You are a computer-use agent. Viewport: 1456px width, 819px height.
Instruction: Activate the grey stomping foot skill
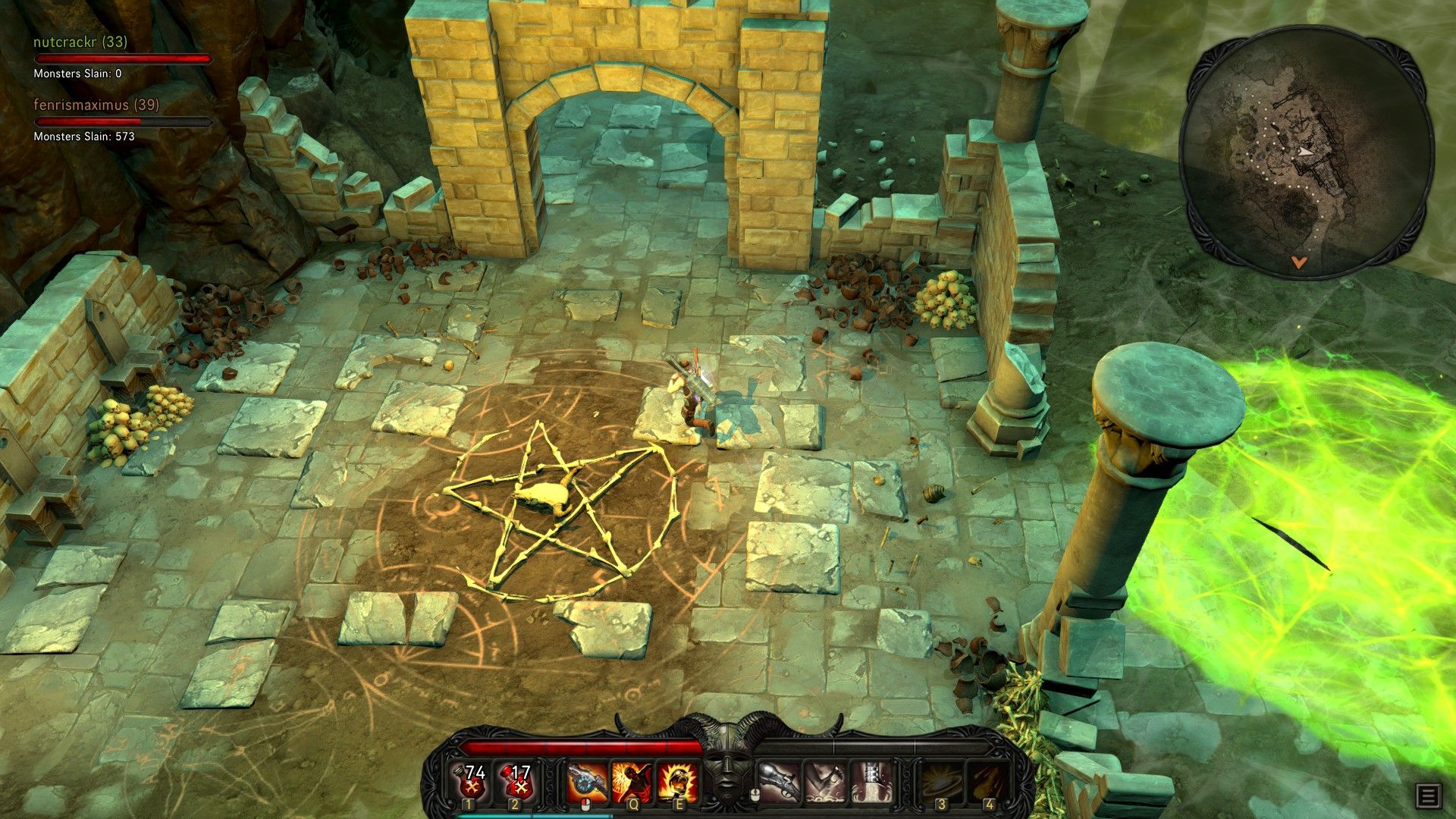click(824, 782)
